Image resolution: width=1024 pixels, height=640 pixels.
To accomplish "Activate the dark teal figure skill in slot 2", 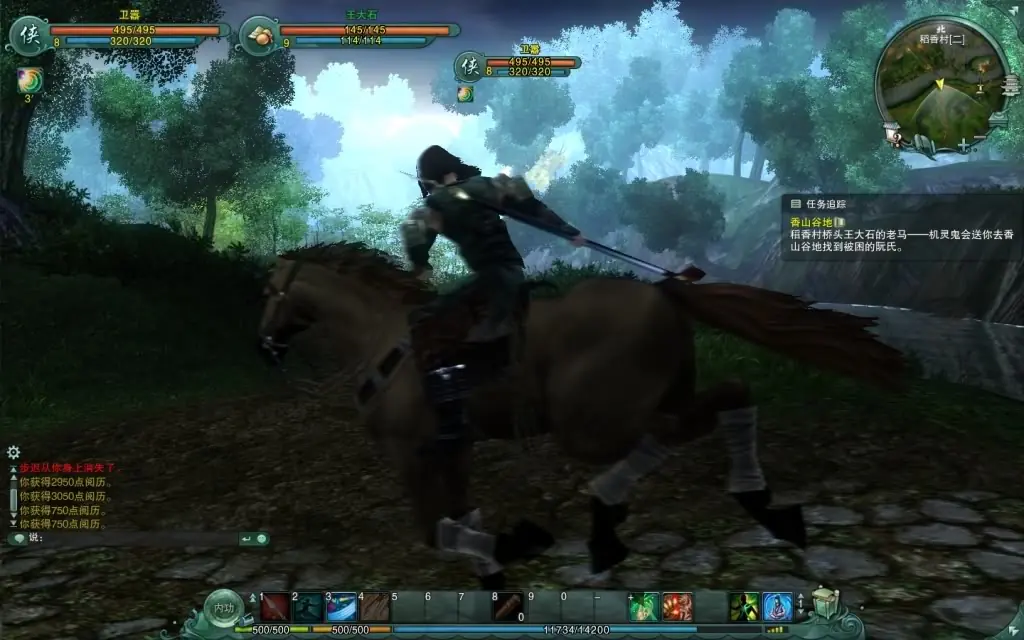I will (x=308, y=607).
